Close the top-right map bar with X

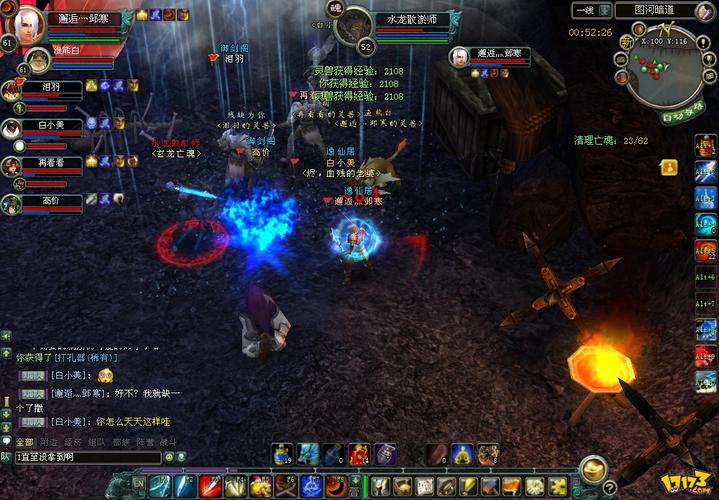click(709, 10)
